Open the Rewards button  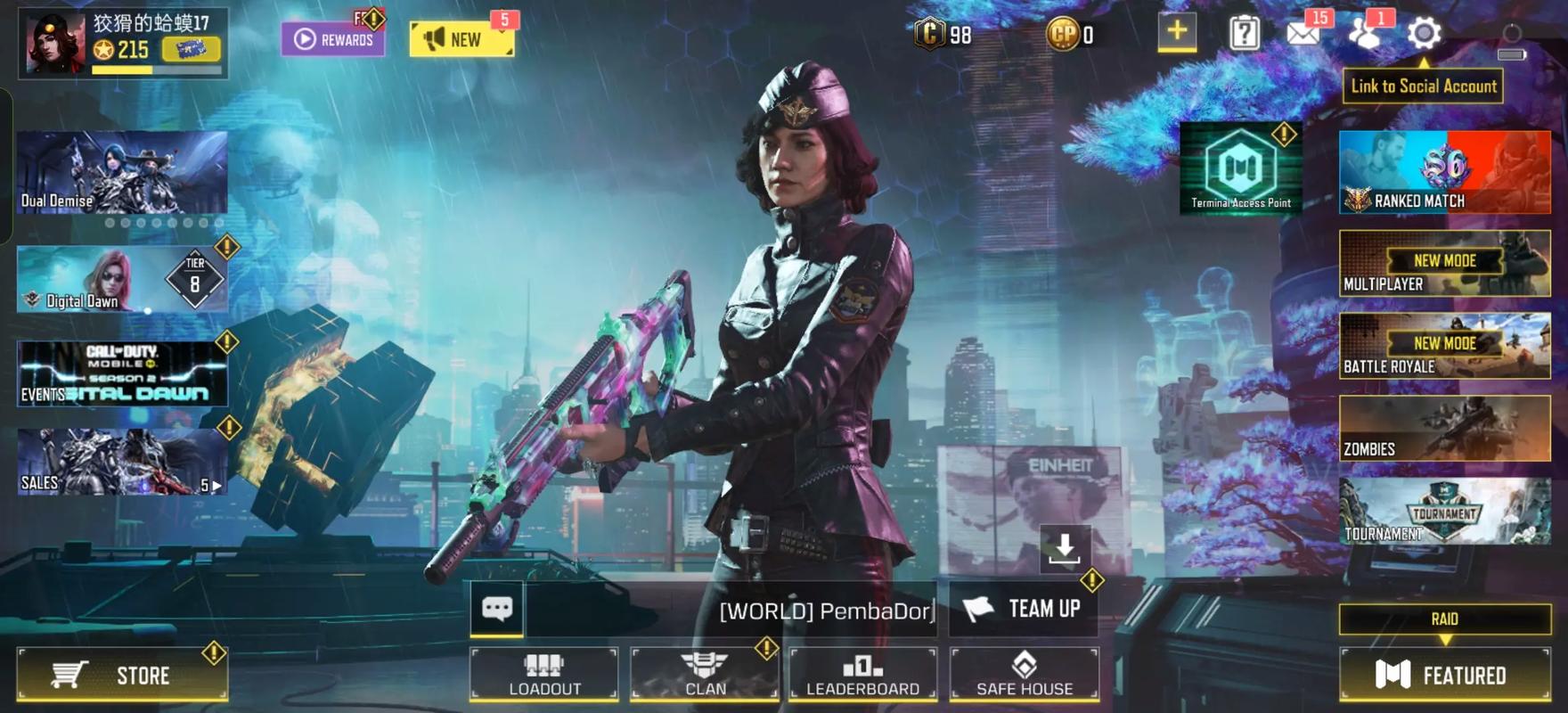click(x=333, y=39)
